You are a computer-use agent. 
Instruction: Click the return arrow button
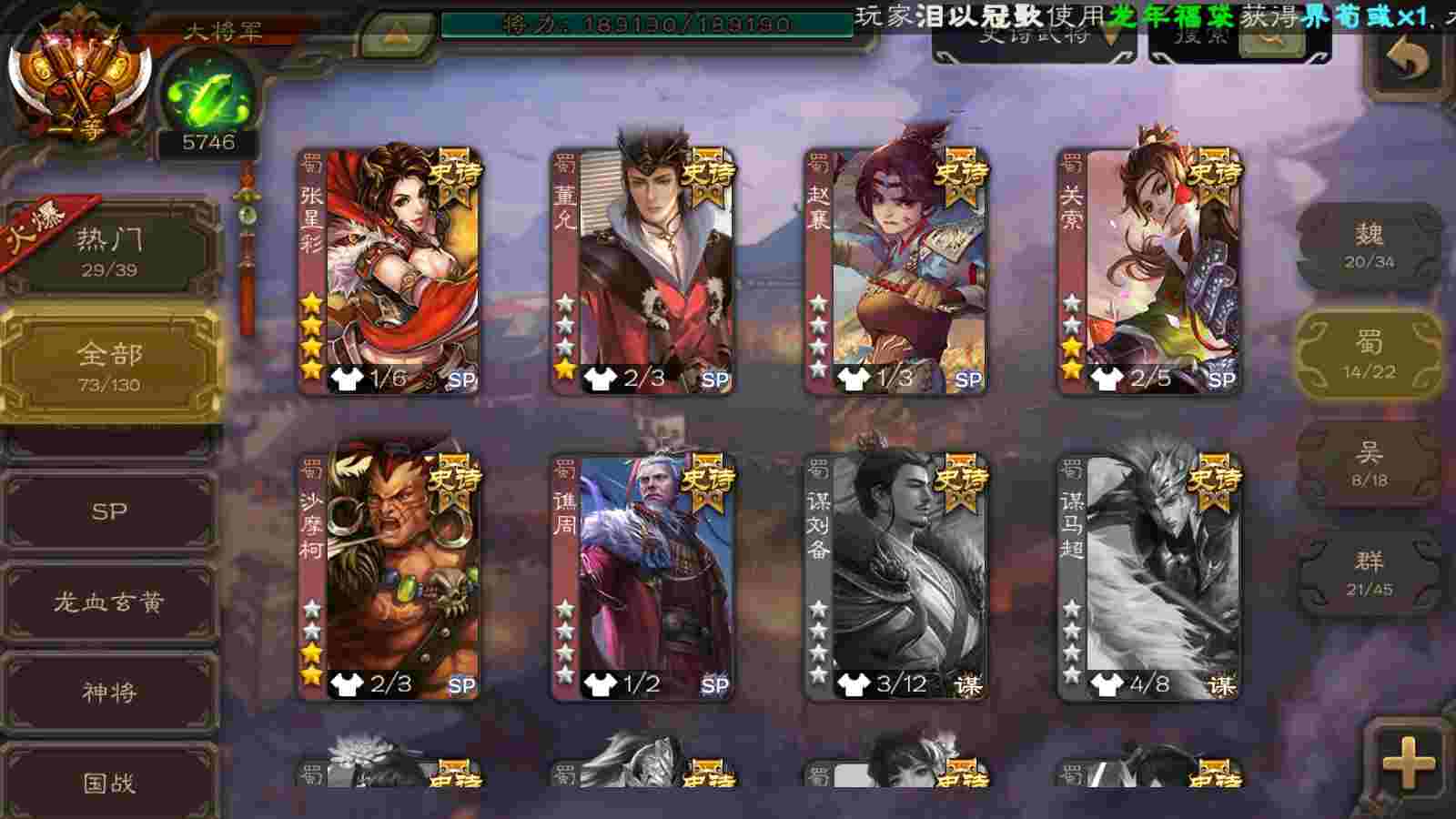click(1407, 59)
